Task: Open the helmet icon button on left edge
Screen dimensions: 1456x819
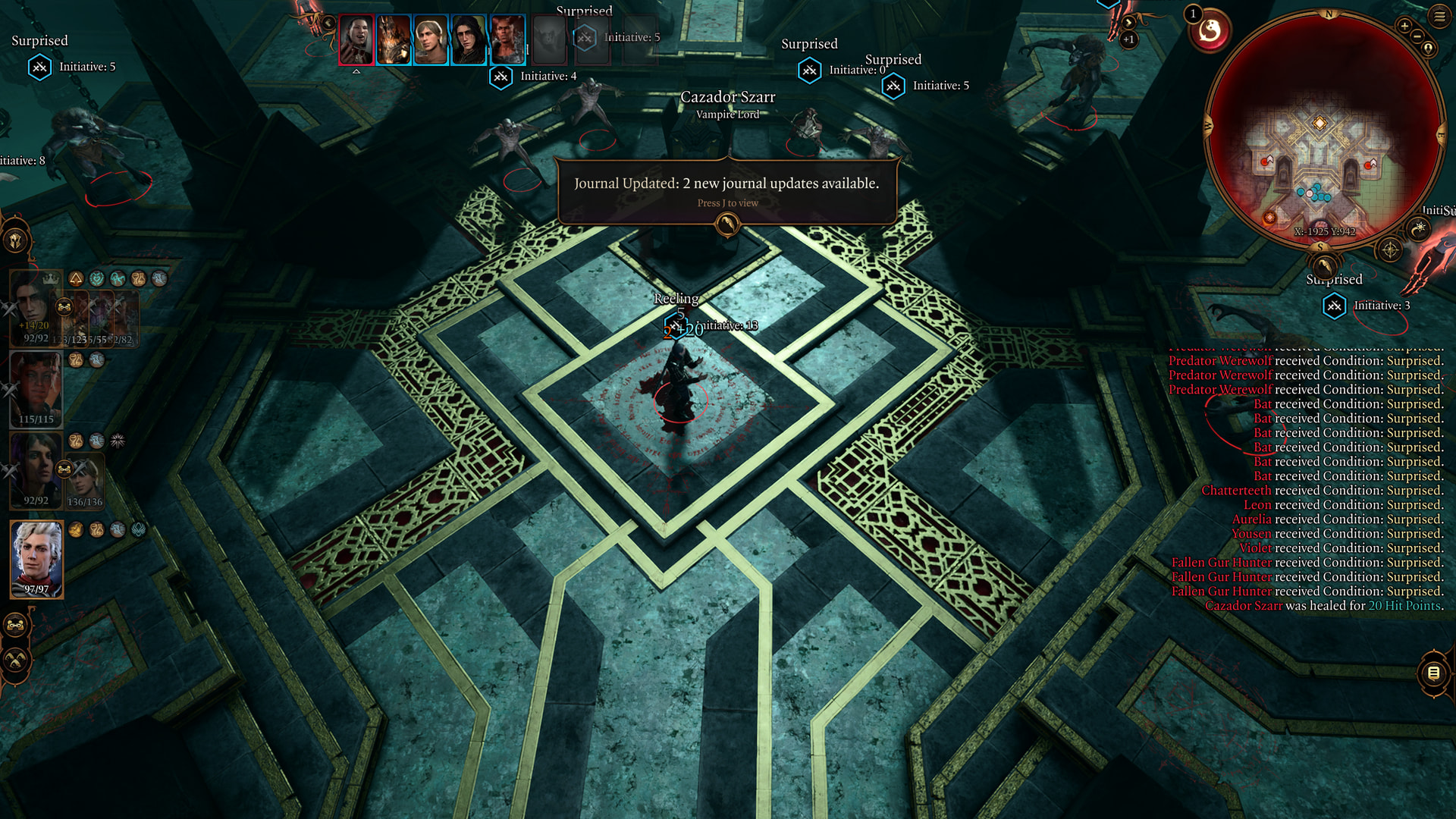Action: point(15,241)
